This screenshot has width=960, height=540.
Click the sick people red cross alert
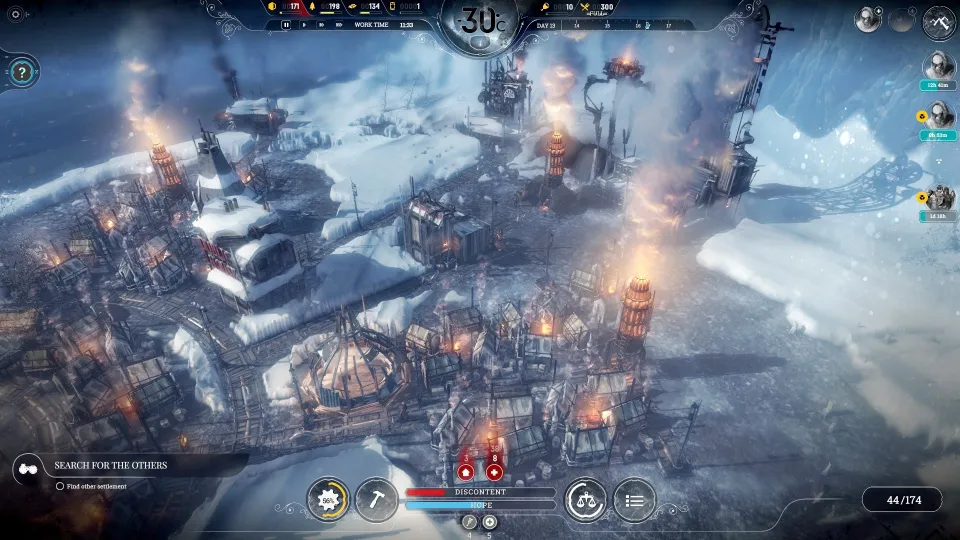tap(494, 471)
